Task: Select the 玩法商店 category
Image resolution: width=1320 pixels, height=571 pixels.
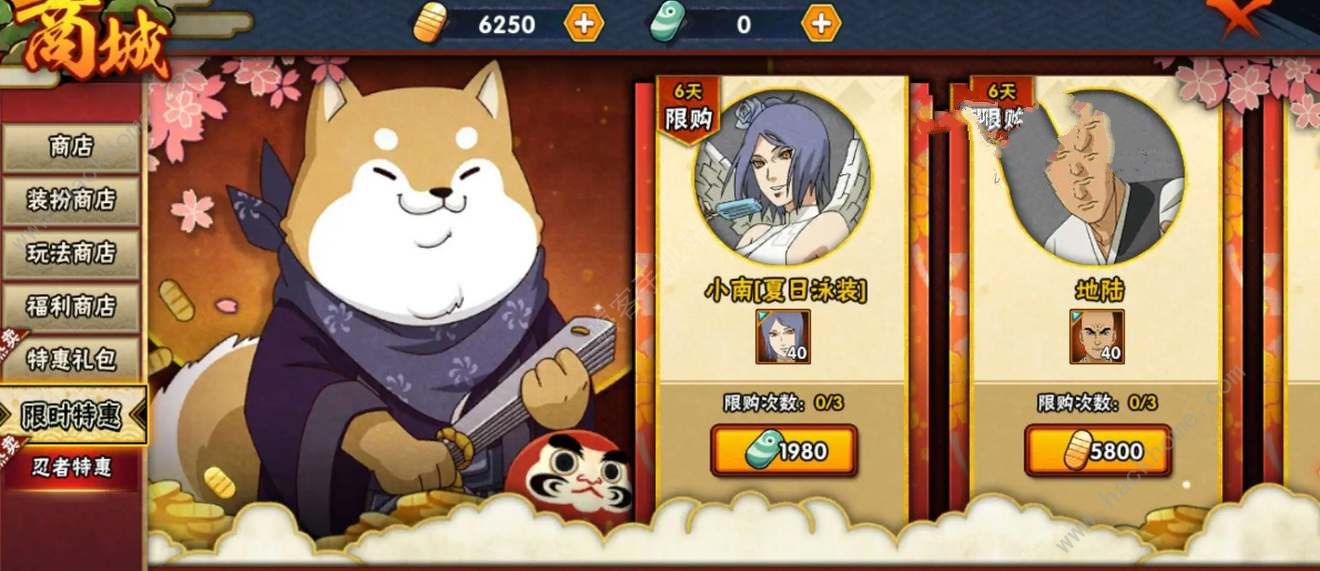Action: click(71, 253)
